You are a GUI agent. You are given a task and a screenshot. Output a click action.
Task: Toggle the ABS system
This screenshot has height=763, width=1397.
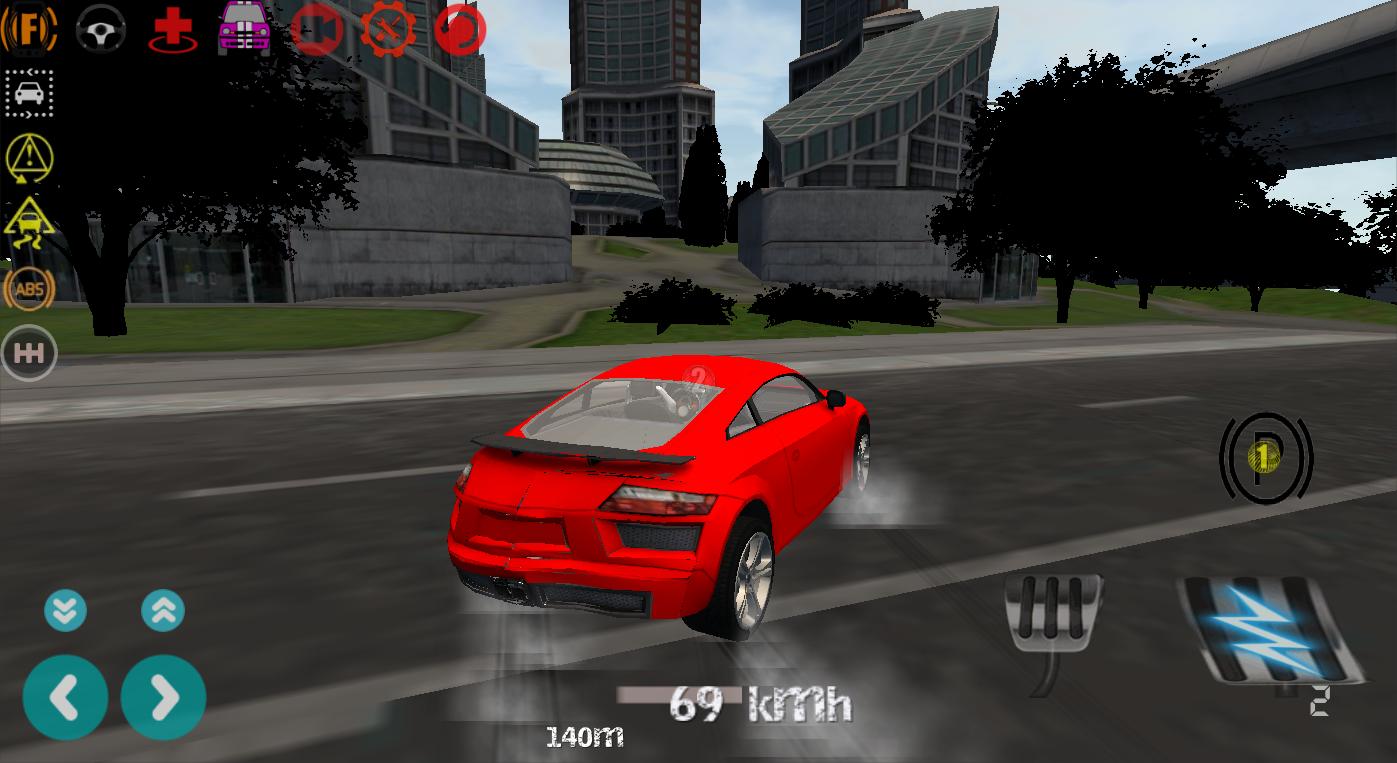click(29, 289)
